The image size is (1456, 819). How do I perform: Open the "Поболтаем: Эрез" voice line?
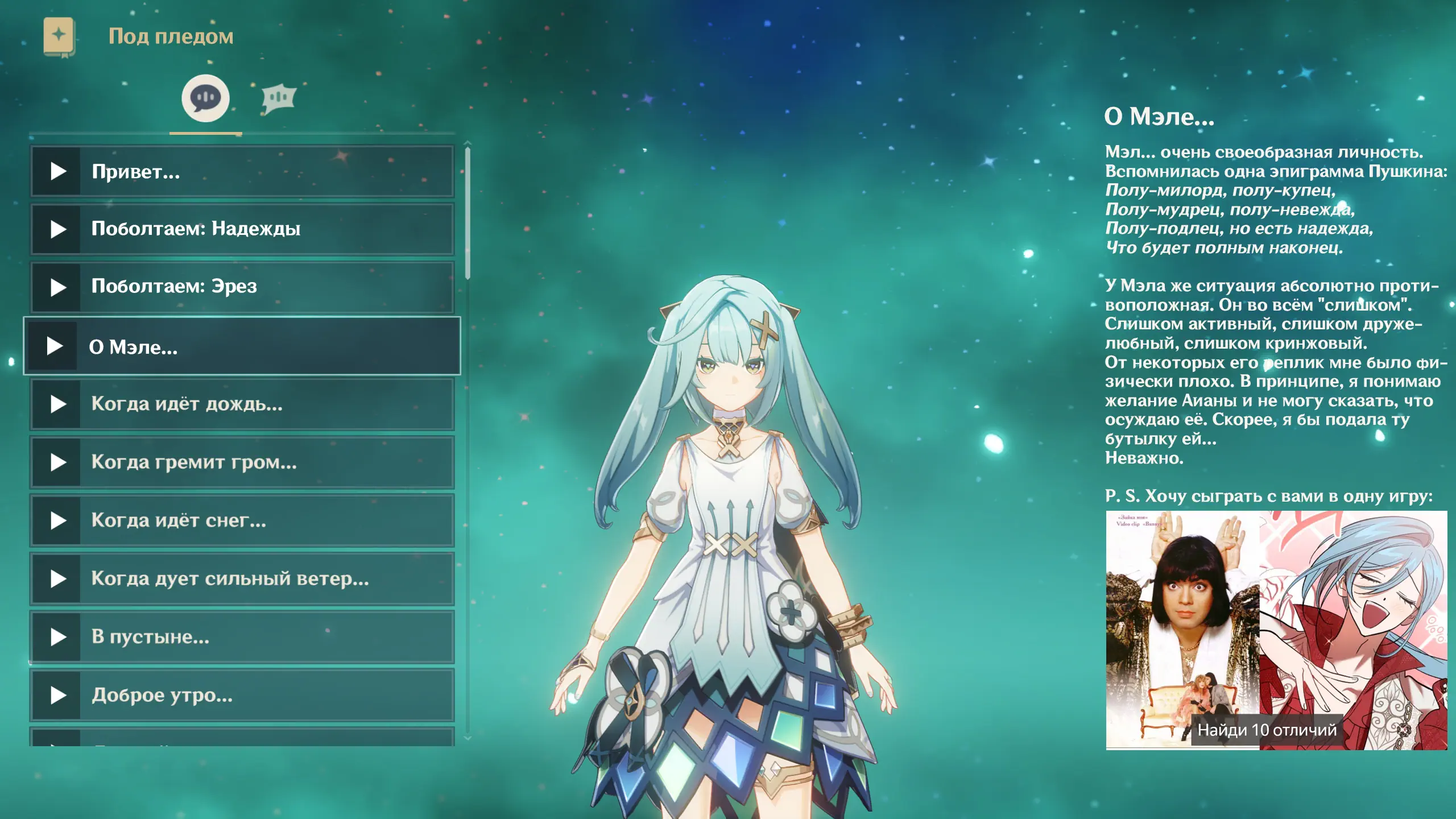pyautogui.click(x=242, y=287)
